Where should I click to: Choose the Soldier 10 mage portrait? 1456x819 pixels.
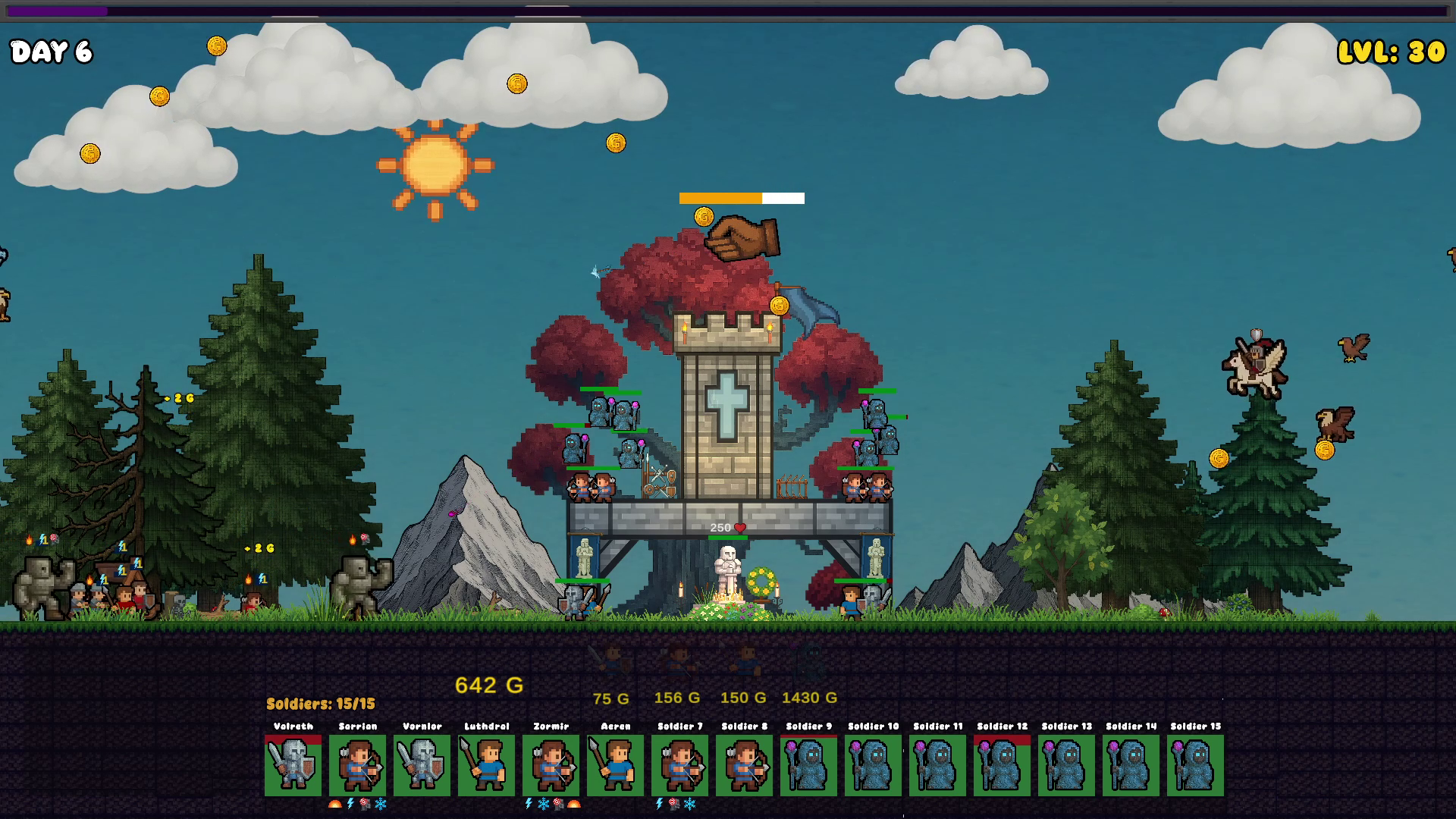pos(874,764)
